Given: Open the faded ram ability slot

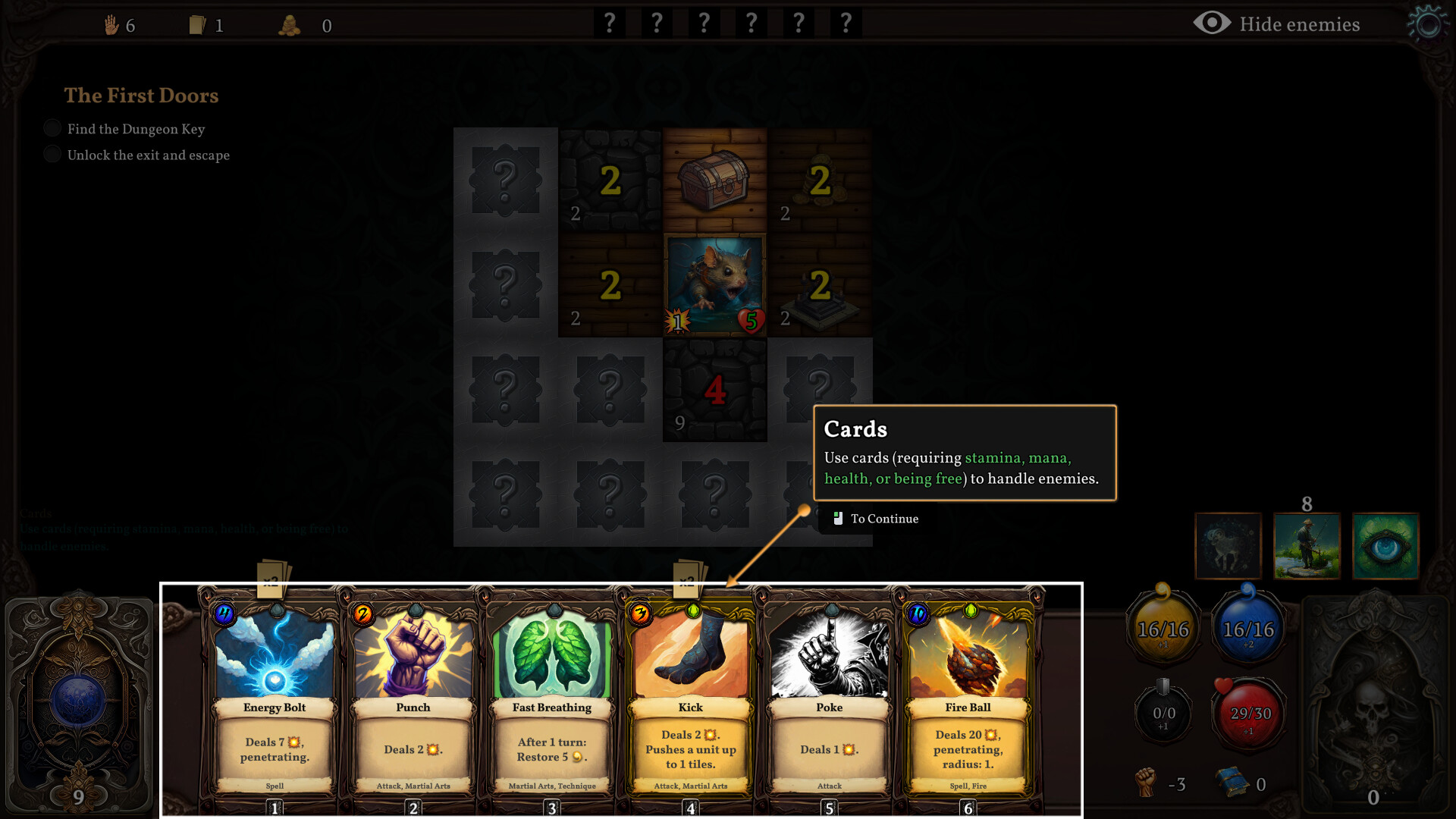Looking at the screenshot, I should click(x=1228, y=546).
